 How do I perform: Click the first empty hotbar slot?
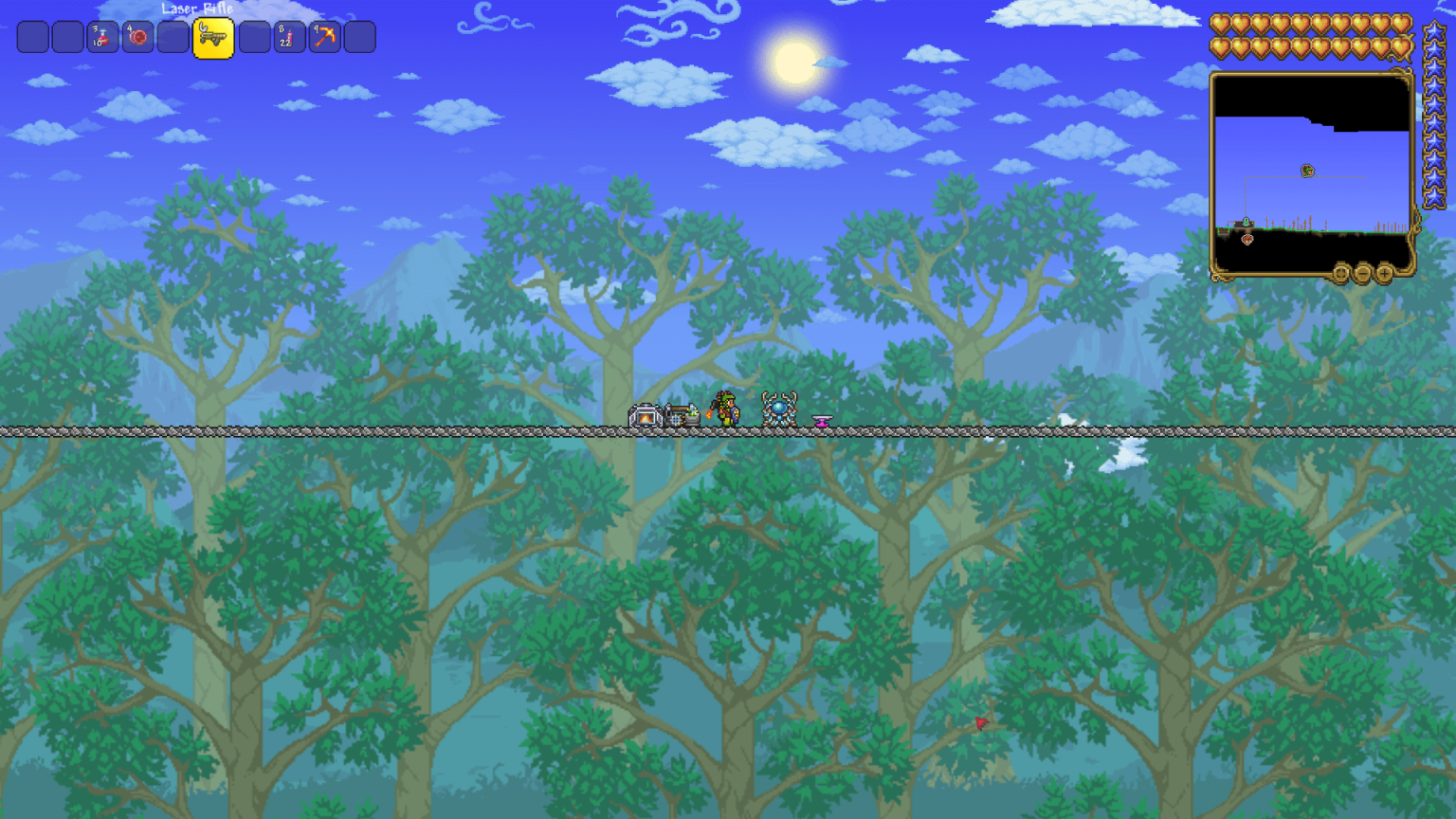coord(34,38)
